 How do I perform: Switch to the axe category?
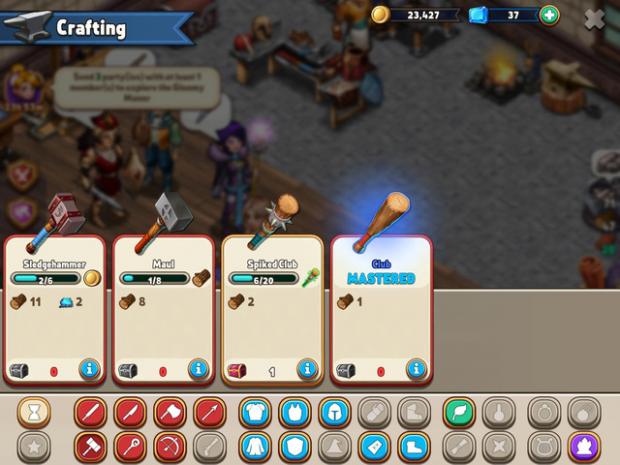[x=169, y=412]
